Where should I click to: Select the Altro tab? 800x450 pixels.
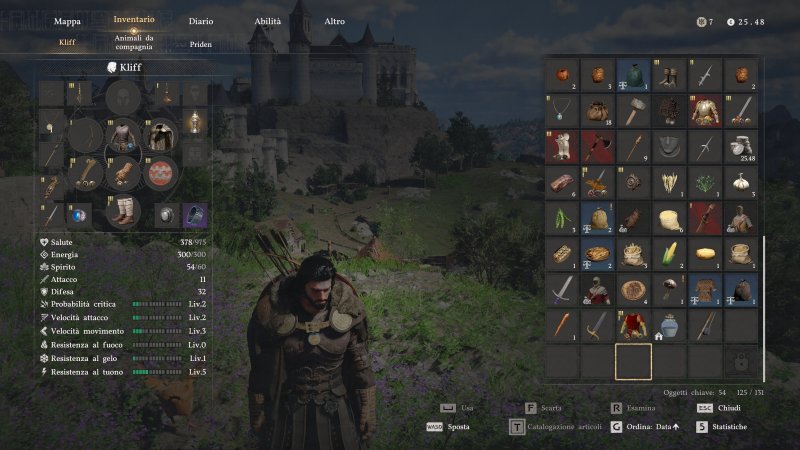point(335,21)
